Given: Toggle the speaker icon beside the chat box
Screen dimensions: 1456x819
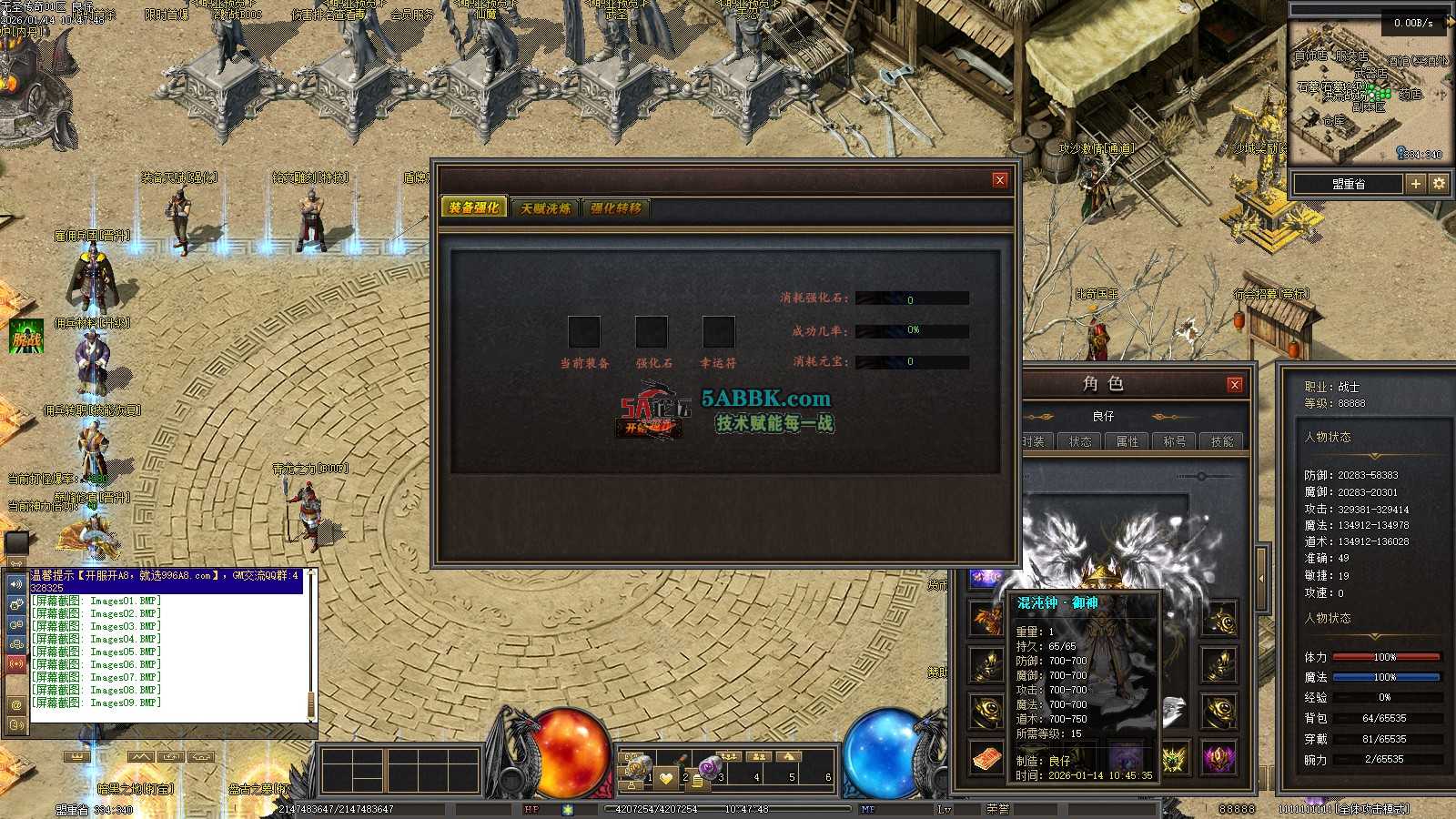Looking at the screenshot, I should [16, 583].
